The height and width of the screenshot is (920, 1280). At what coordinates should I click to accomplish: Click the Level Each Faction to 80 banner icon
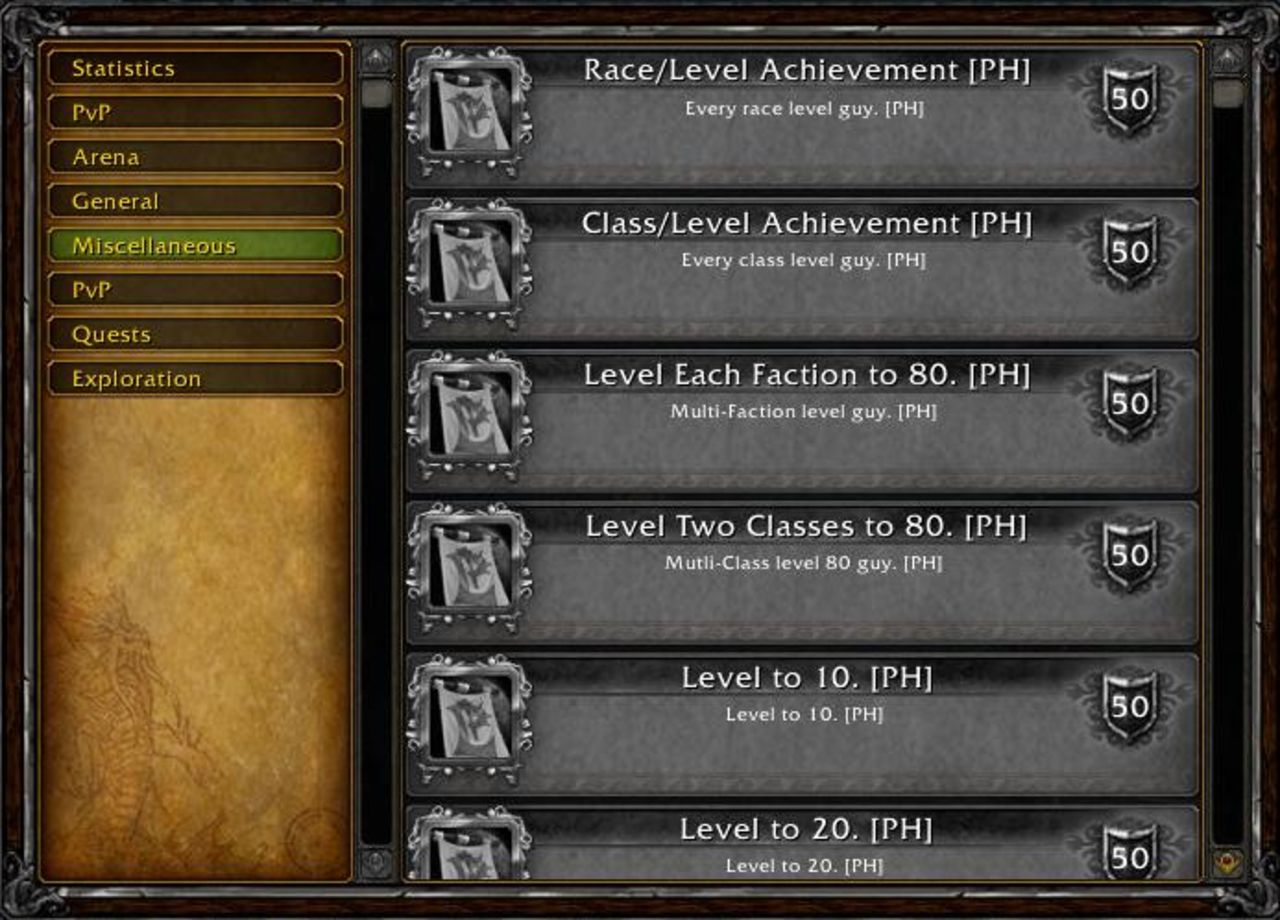click(x=470, y=415)
